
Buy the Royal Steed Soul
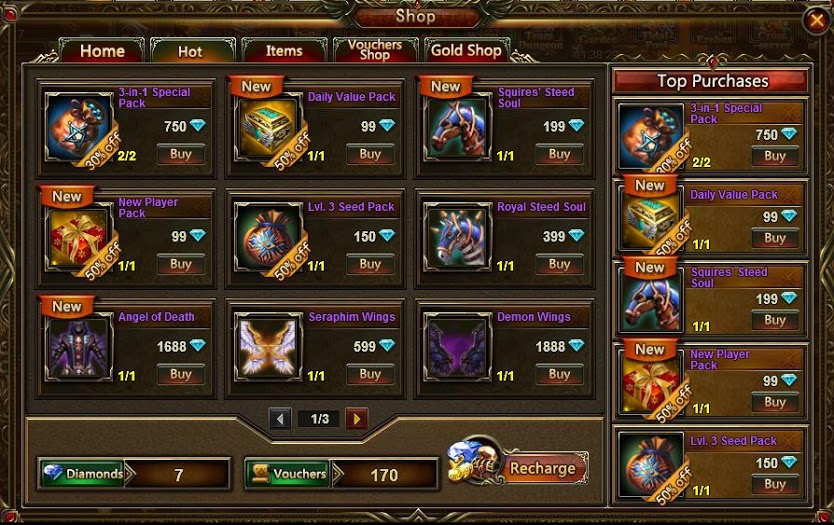click(x=559, y=265)
